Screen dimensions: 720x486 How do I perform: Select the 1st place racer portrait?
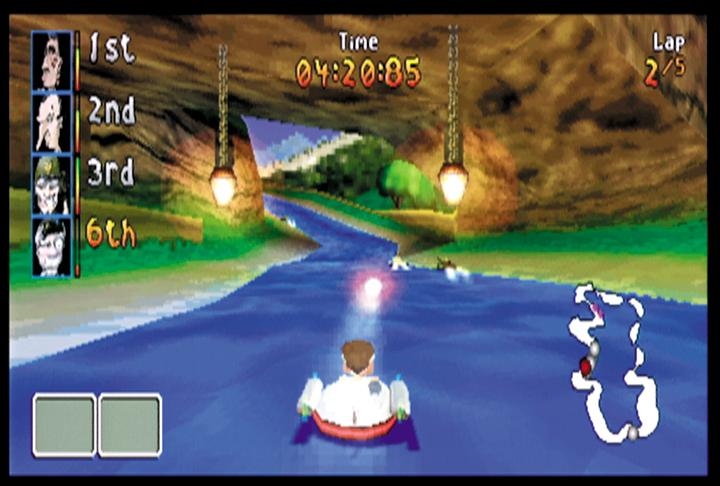tap(51, 60)
